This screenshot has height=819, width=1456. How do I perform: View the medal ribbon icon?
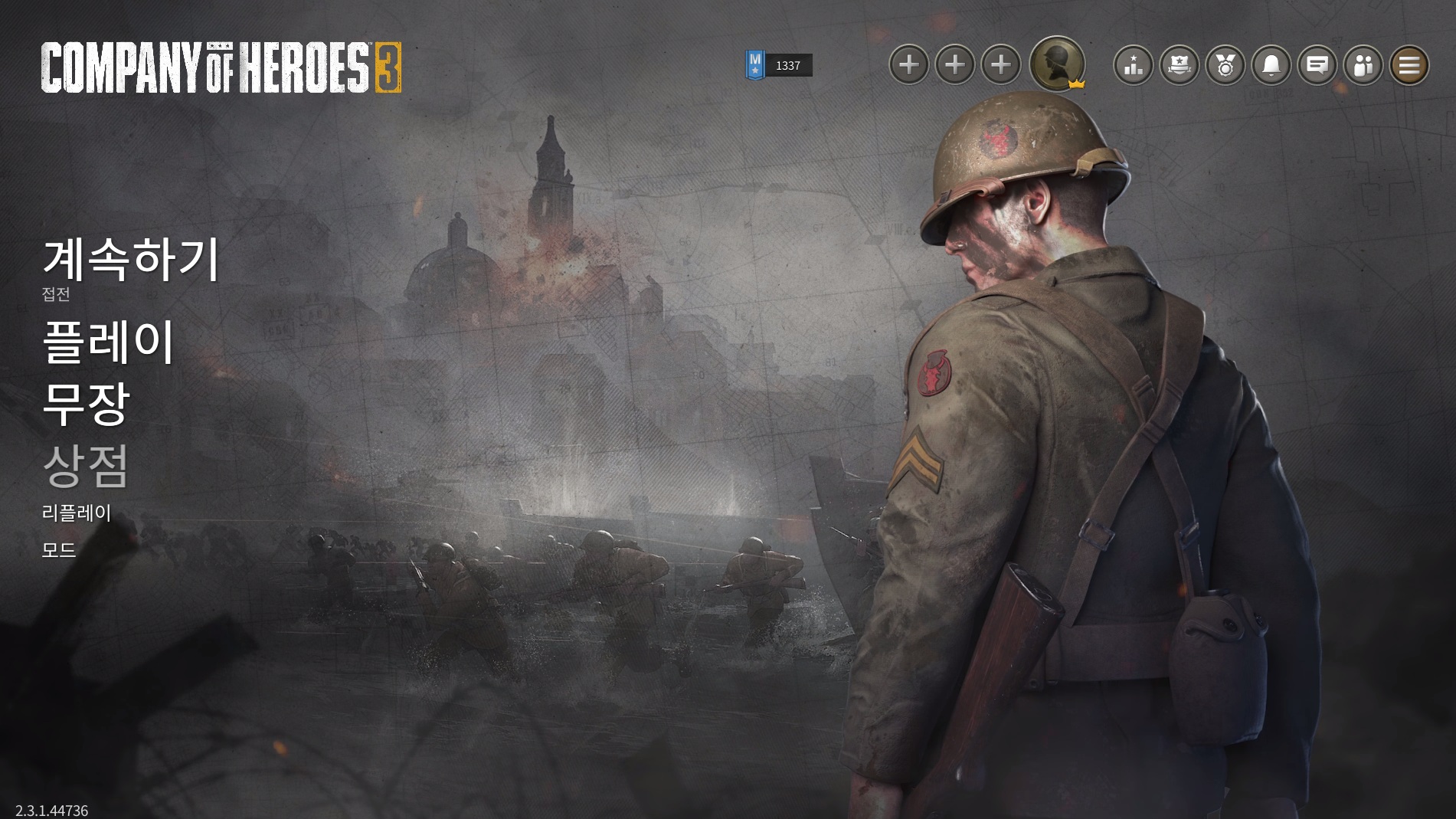[1225, 65]
